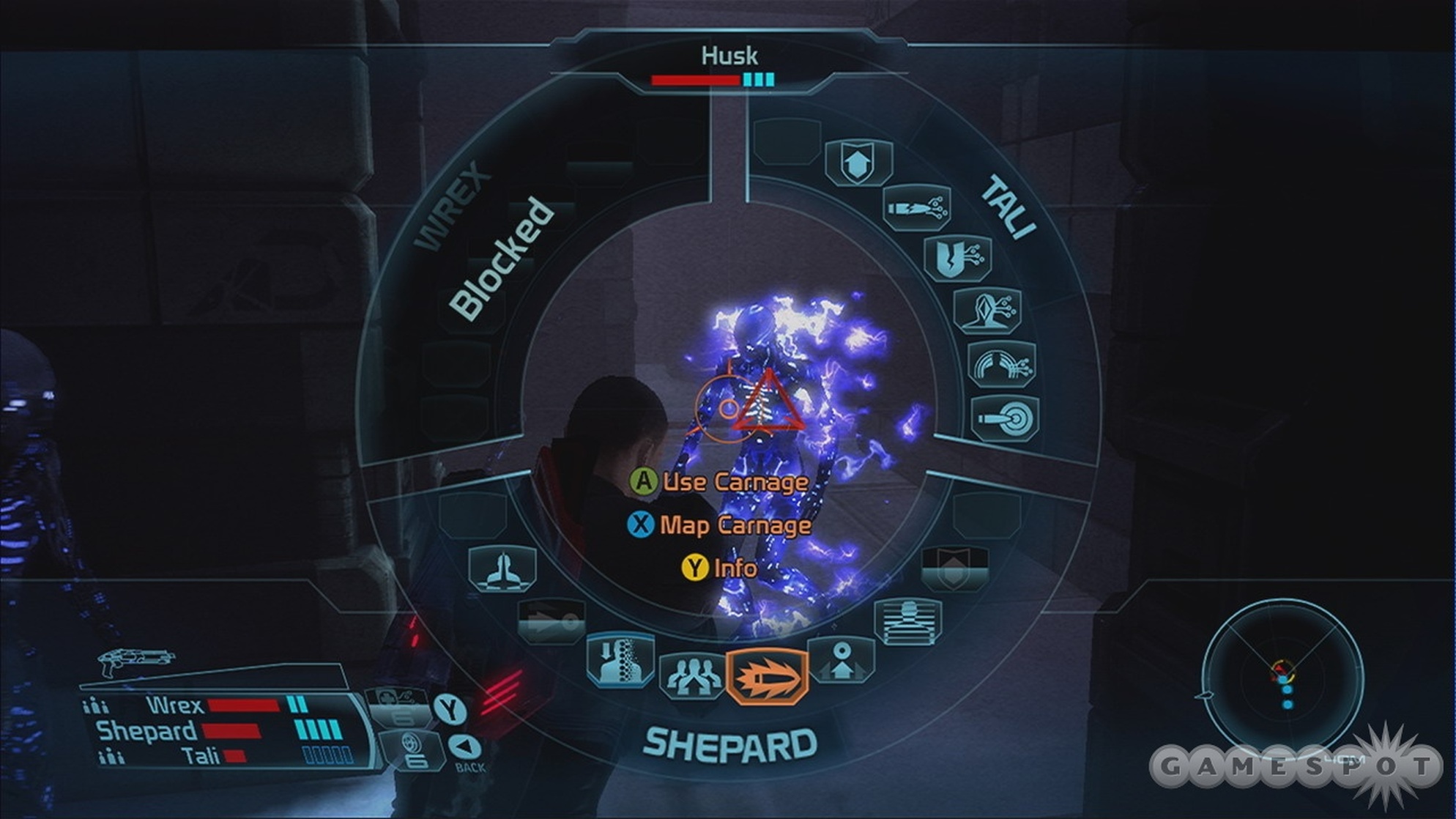Activate the upright weapon on base icon
1456x819 pixels.
(502, 569)
